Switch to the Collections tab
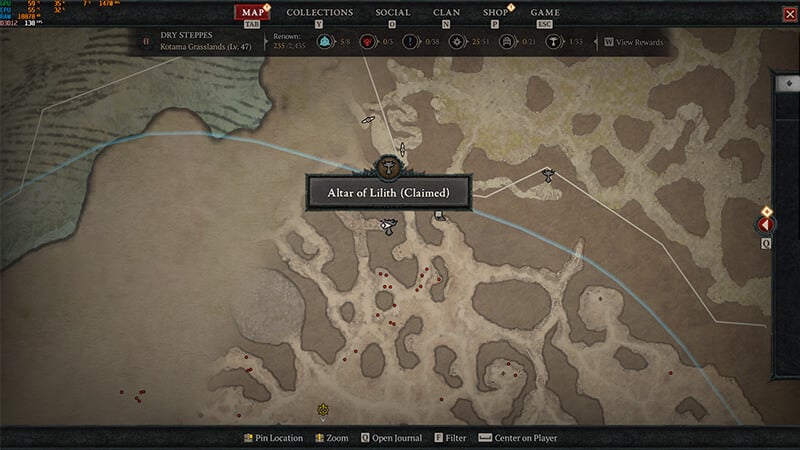 coord(320,13)
